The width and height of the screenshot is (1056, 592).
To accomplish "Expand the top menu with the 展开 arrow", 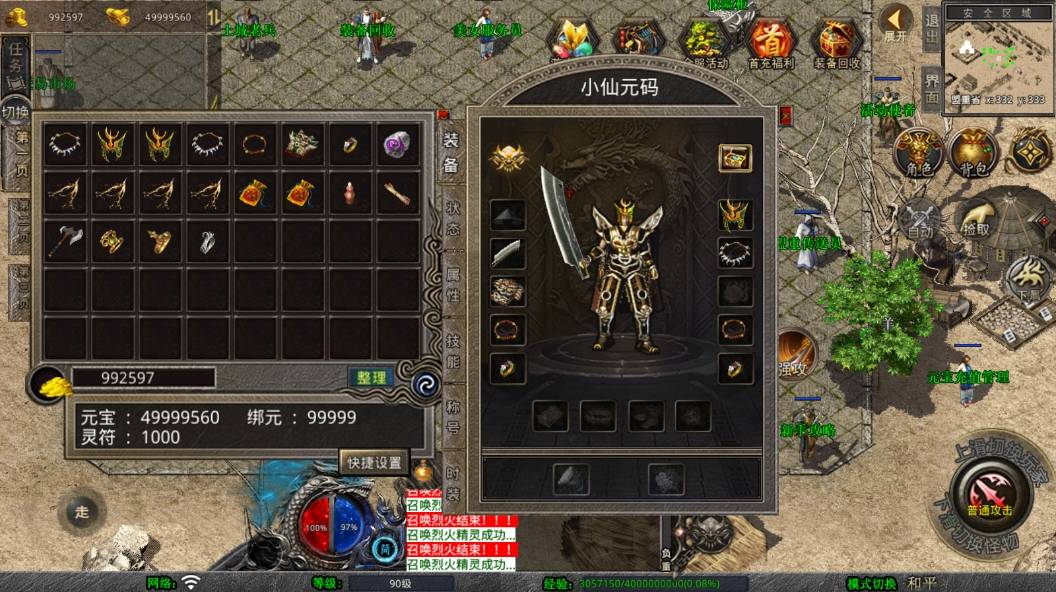I will pos(896,22).
